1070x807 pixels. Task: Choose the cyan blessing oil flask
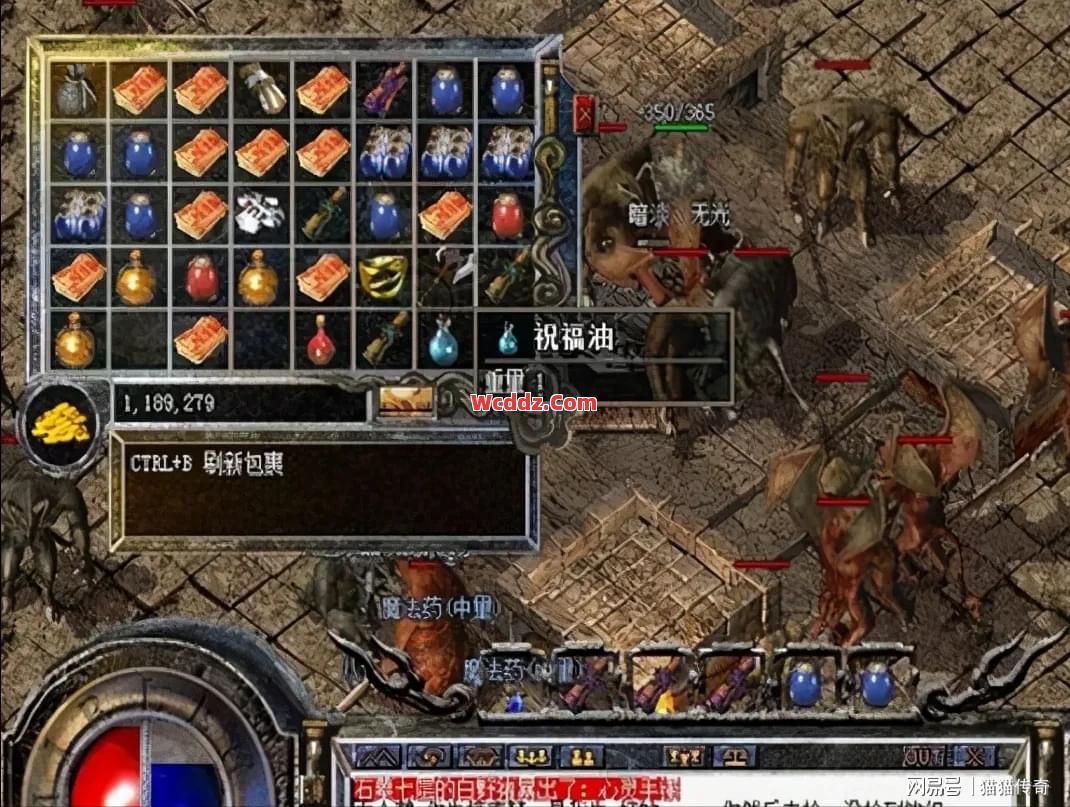point(443,342)
